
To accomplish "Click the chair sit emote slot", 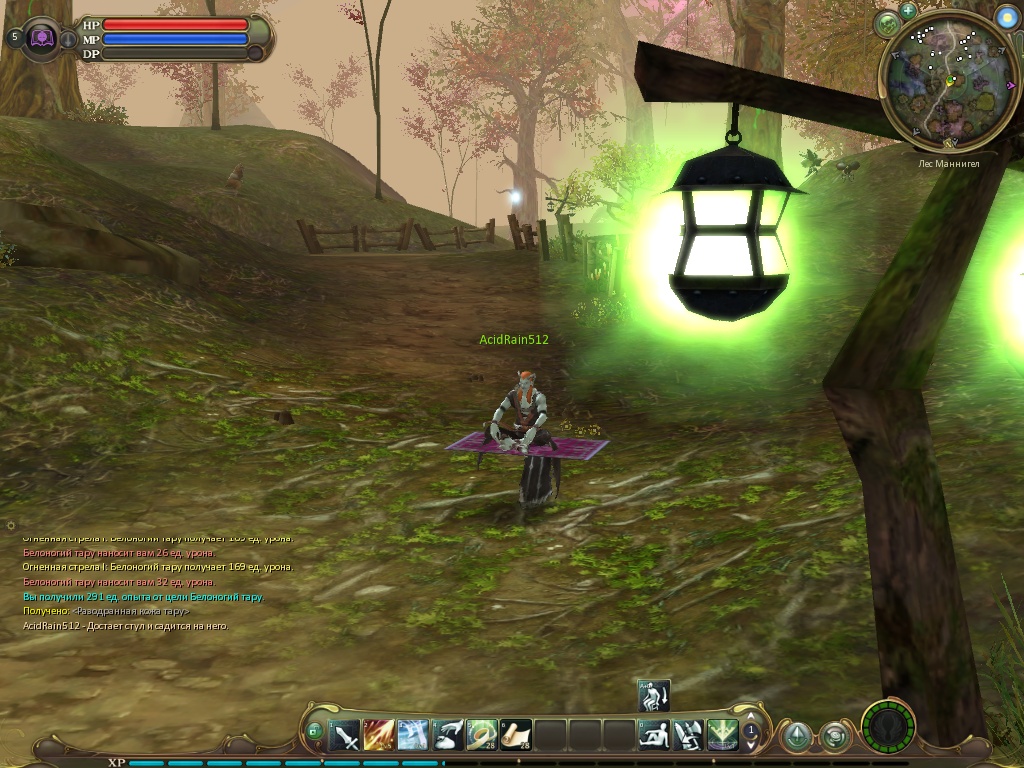I will click(688, 737).
